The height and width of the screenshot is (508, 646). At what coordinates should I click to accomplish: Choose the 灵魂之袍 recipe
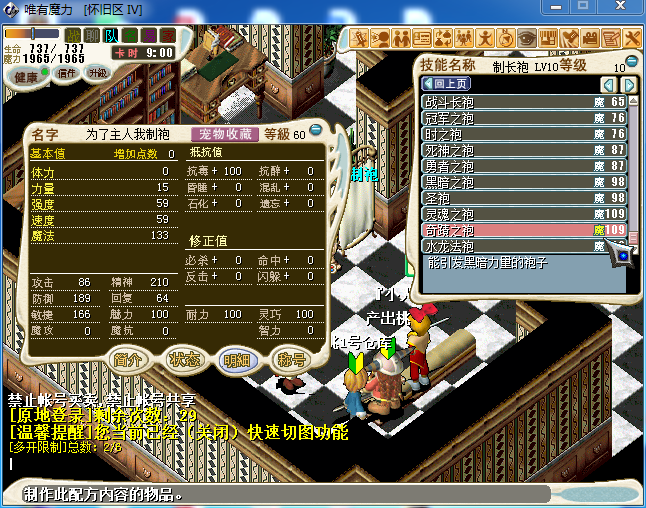pos(520,214)
